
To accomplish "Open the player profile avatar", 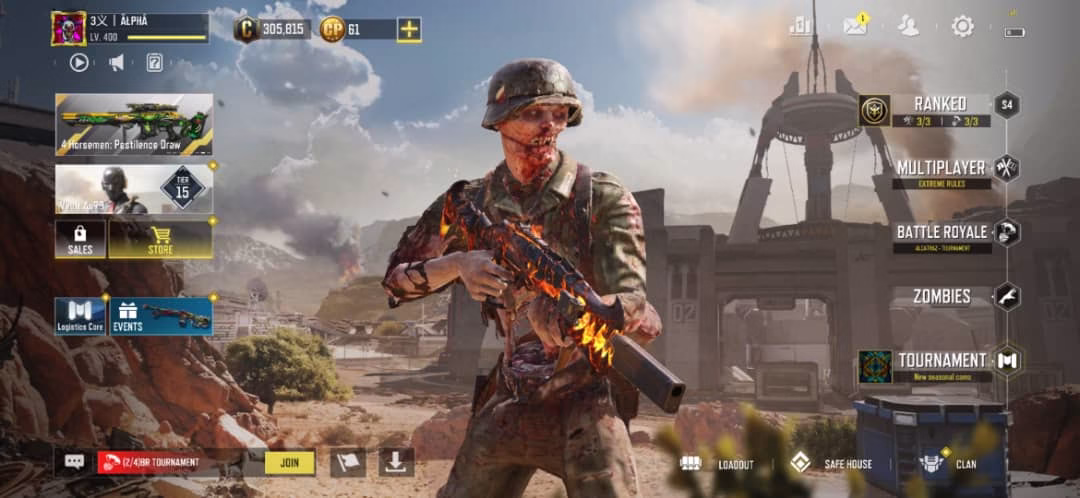I will coord(68,28).
